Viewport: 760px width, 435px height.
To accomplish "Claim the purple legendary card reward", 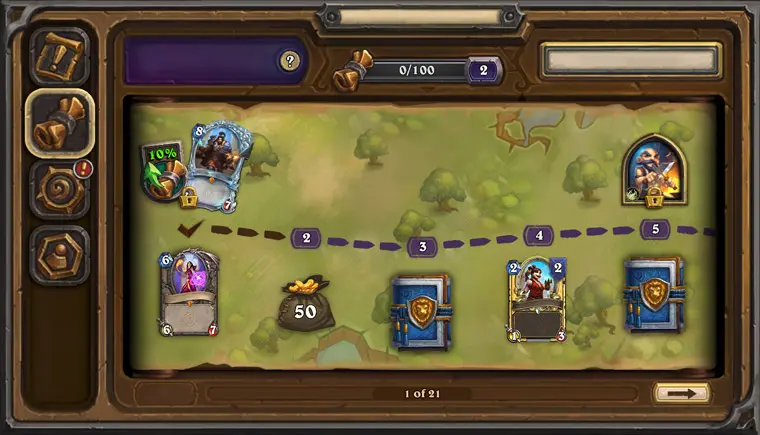I will click(188, 293).
